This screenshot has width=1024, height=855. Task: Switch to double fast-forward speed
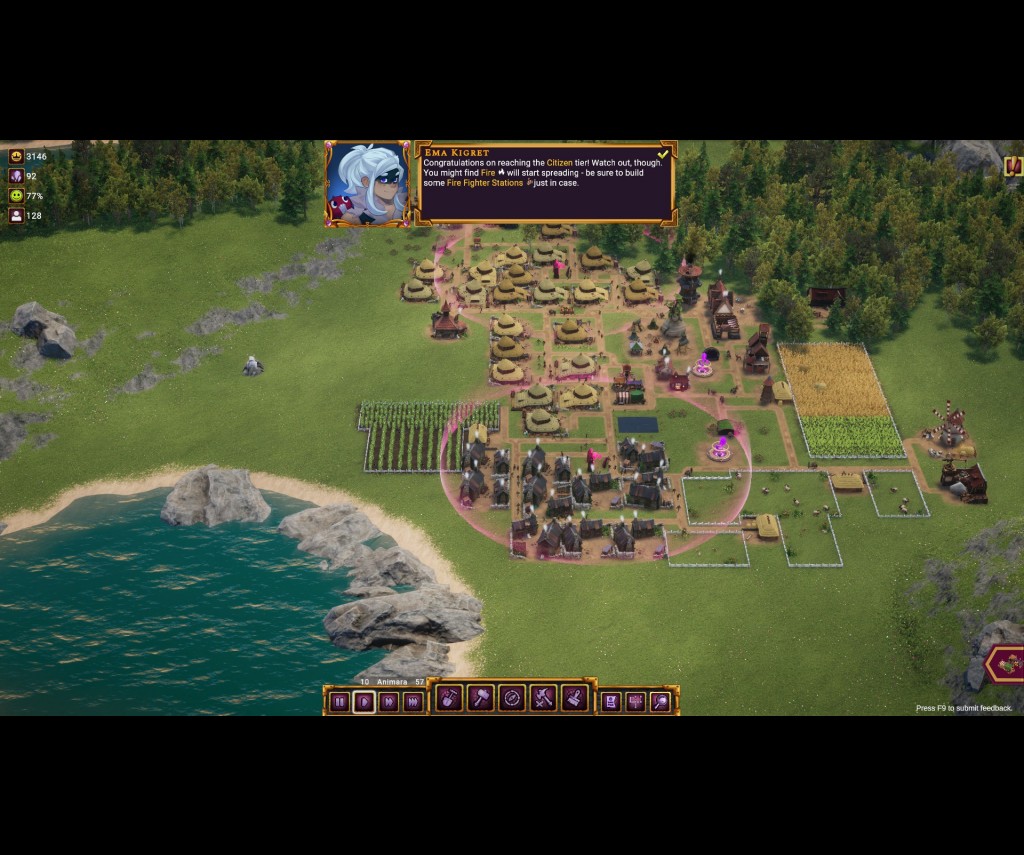(x=389, y=702)
